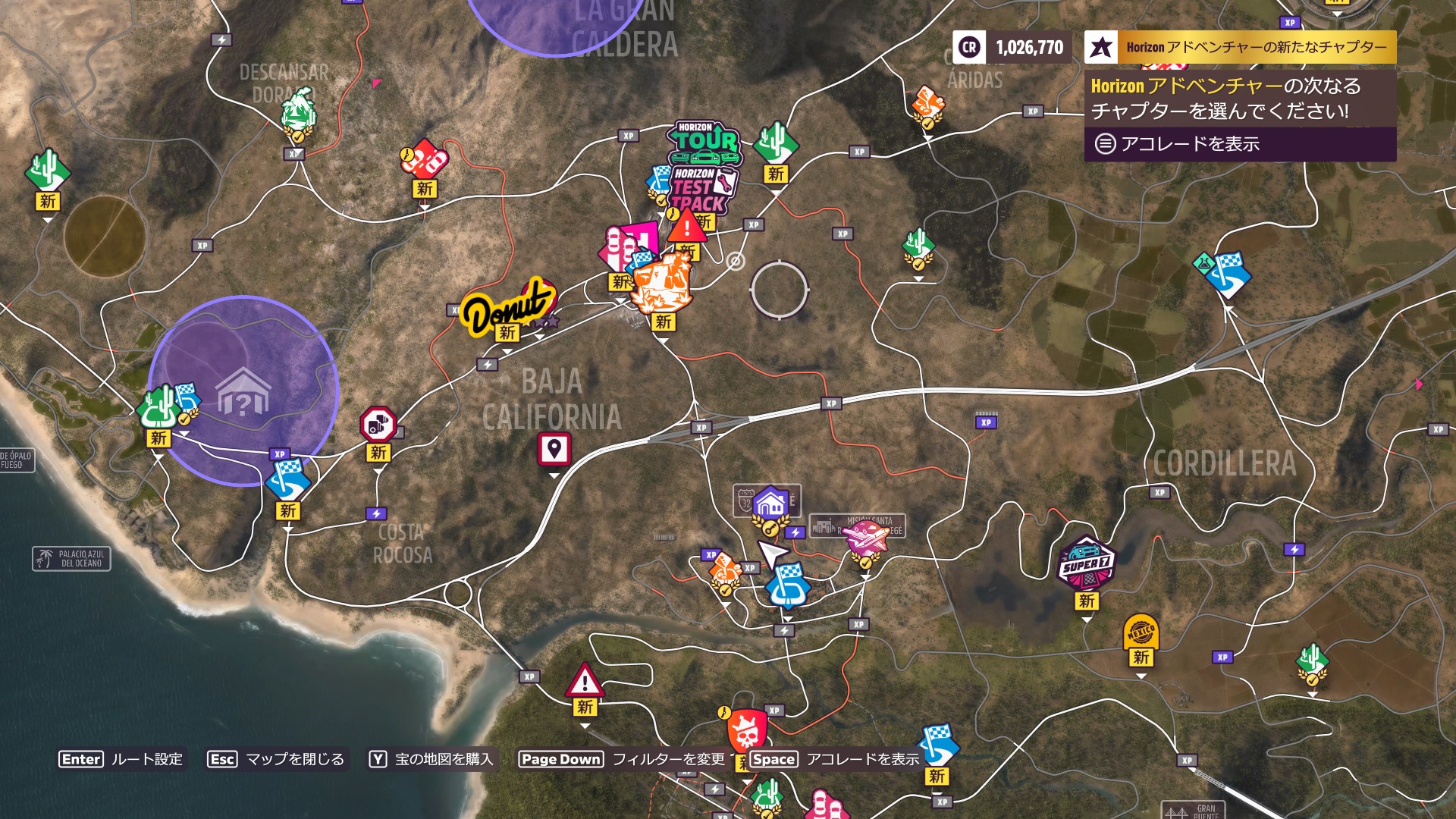Select the Horizon Tour festival icon
This screenshot has height=819, width=1456.
(x=704, y=140)
